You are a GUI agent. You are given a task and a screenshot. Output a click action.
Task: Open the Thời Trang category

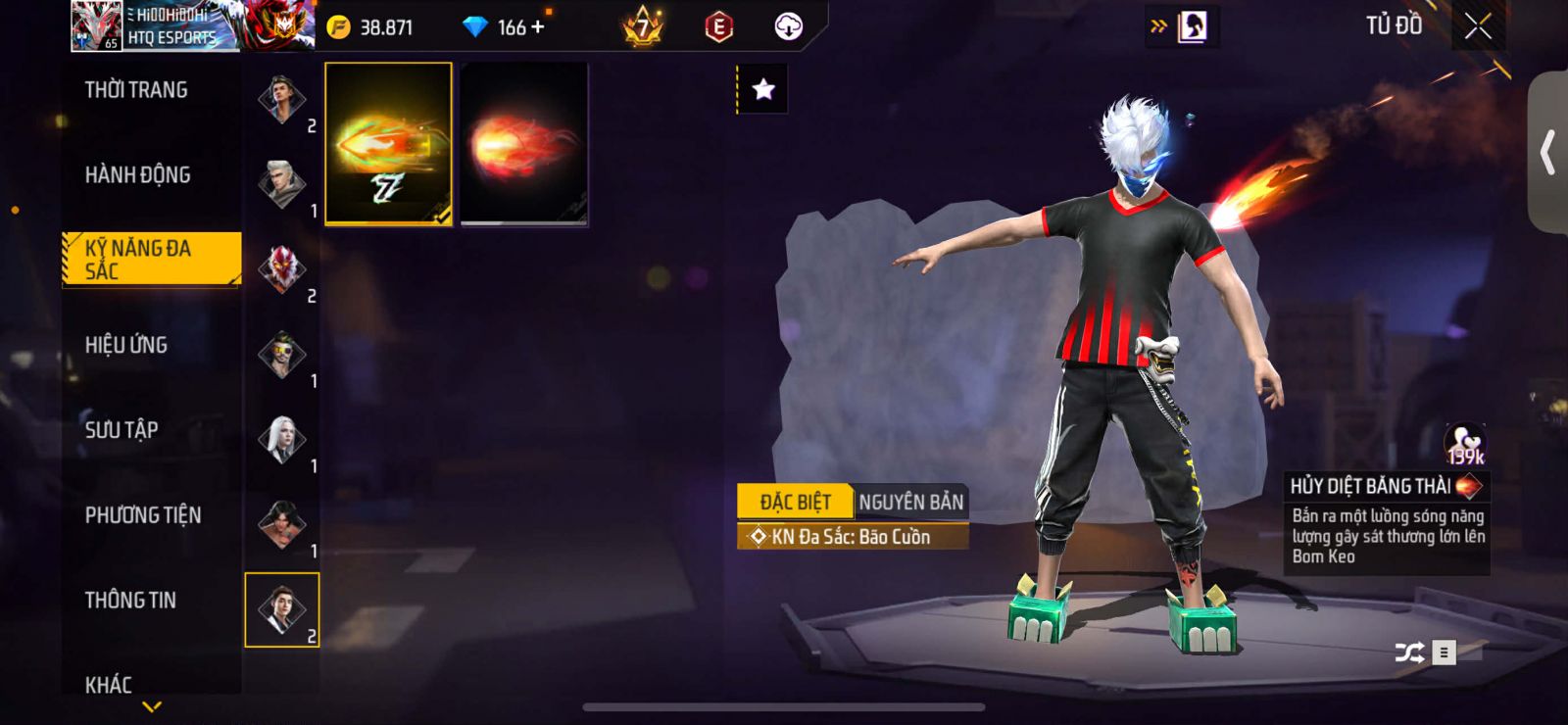coord(136,90)
